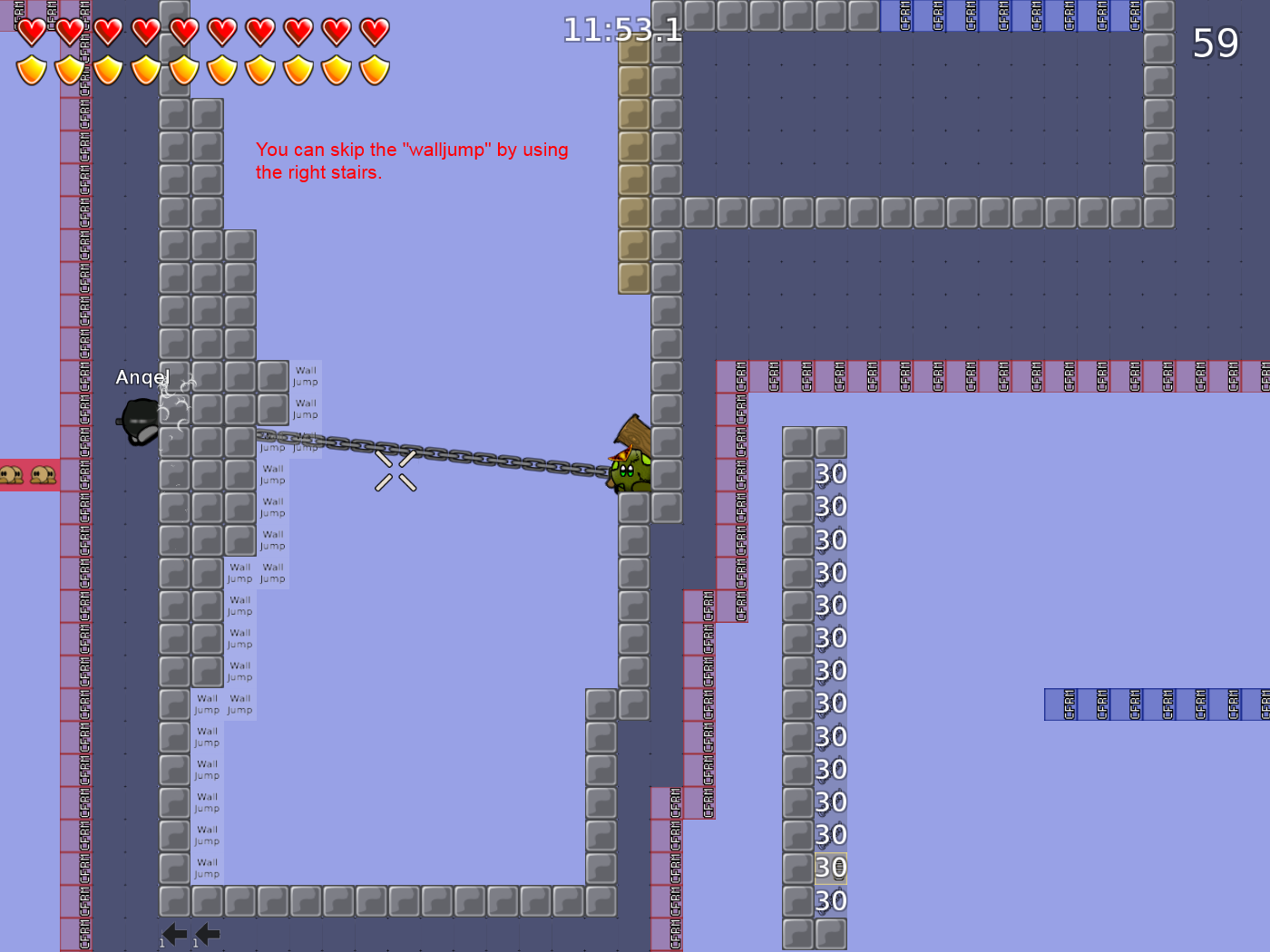The image size is (1270, 952).
Task: Toggle the fifth heart in the health row
Action: (x=183, y=30)
